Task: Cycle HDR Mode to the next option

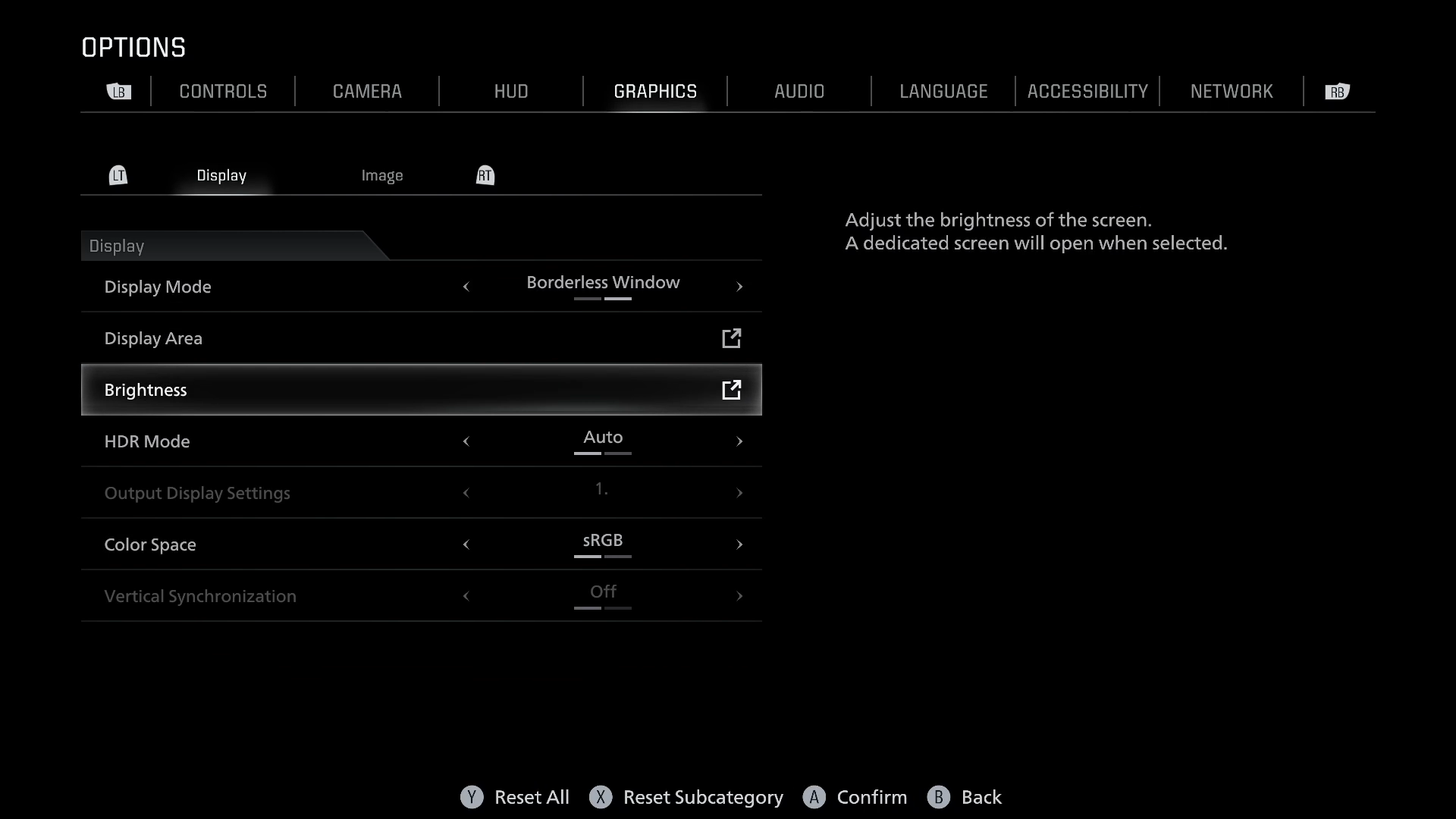Action: pyautogui.click(x=739, y=441)
